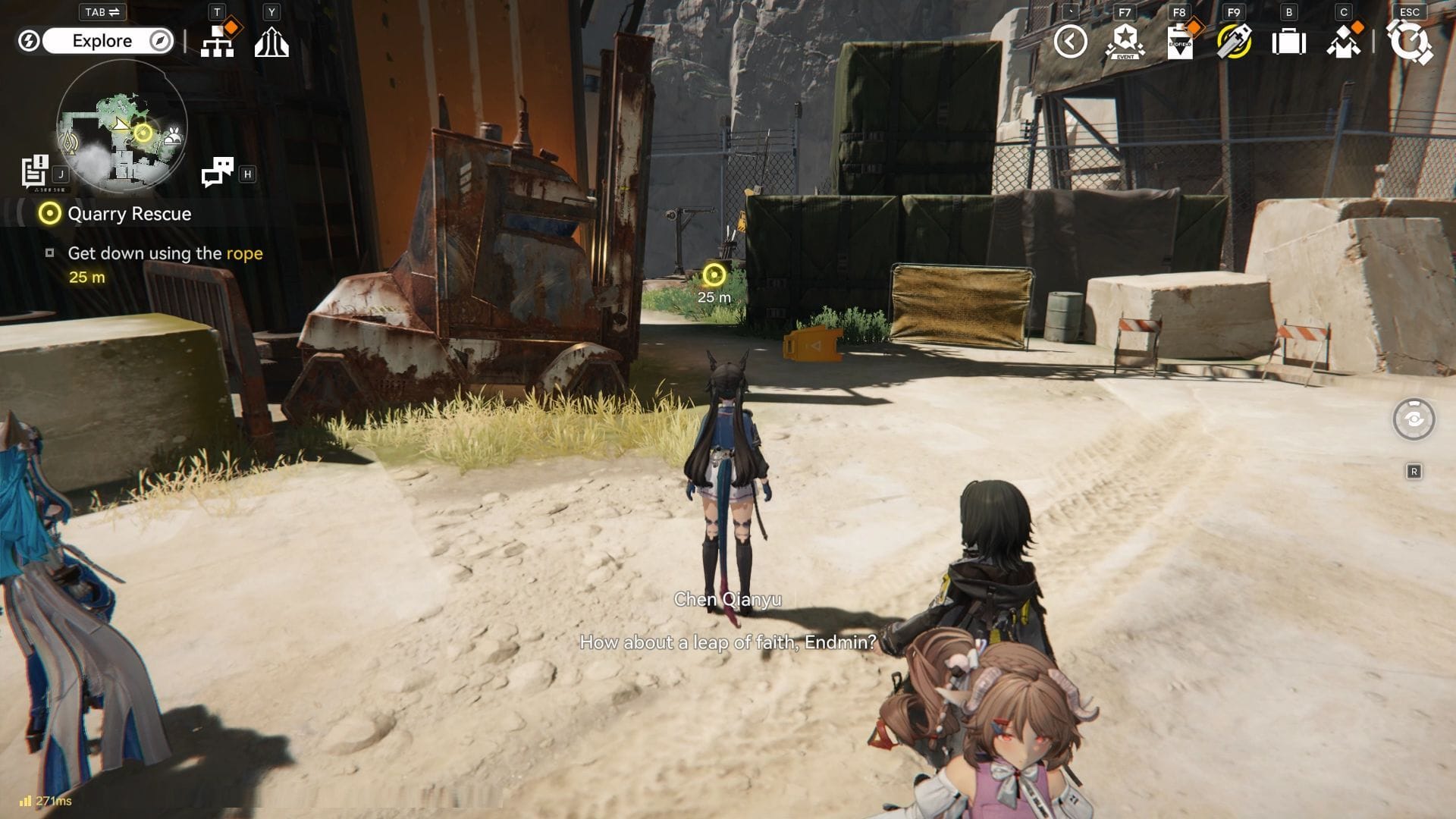Image resolution: width=1456 pixels, height=819 pixels.
Task: Open the yellow-ringed ticket icon
Action: point(1234,42)
